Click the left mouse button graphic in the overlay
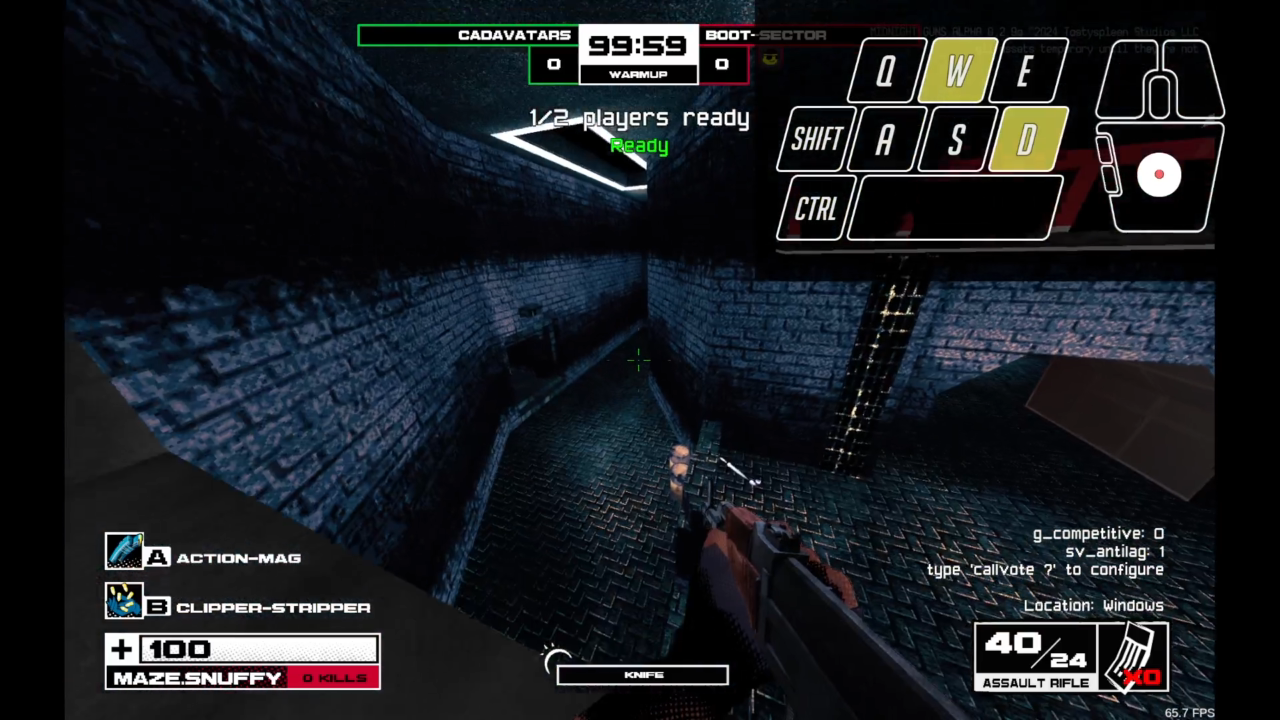 tap(1125, 80)
